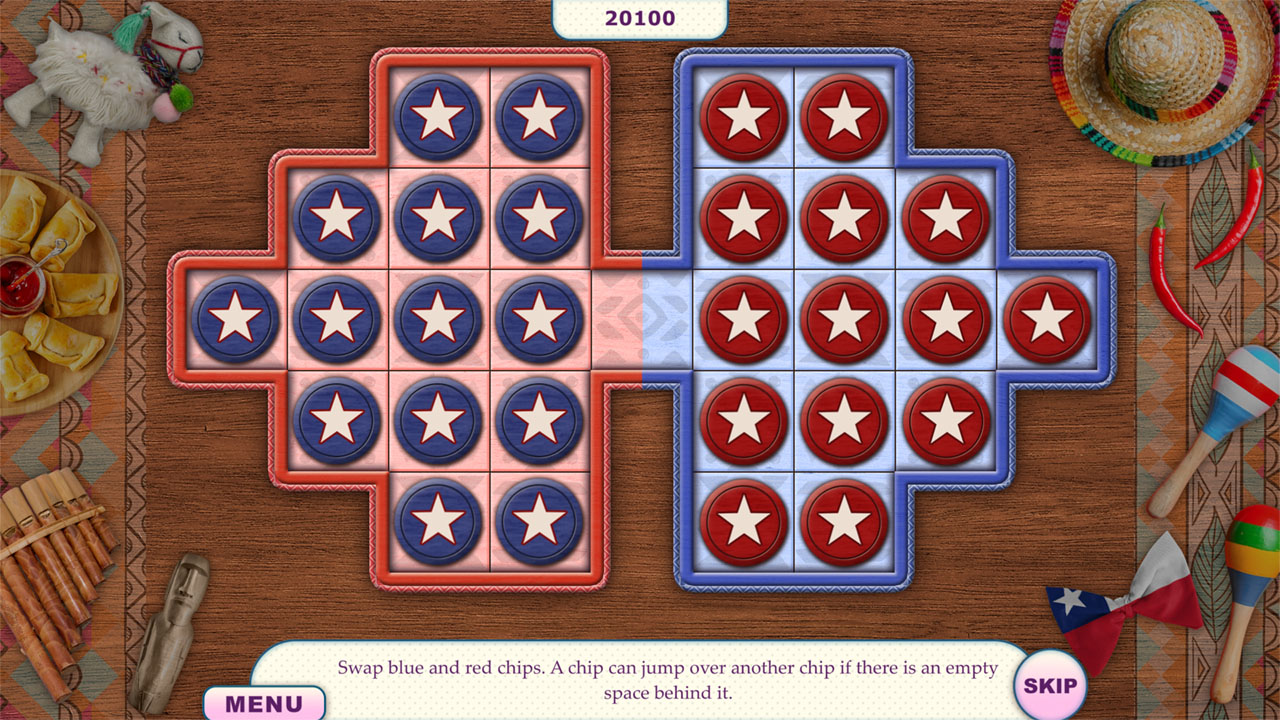Select the red chip in the bottom row
This screenshot has height=720, width=1280.
pyautogui.click(x=745, y=520)
